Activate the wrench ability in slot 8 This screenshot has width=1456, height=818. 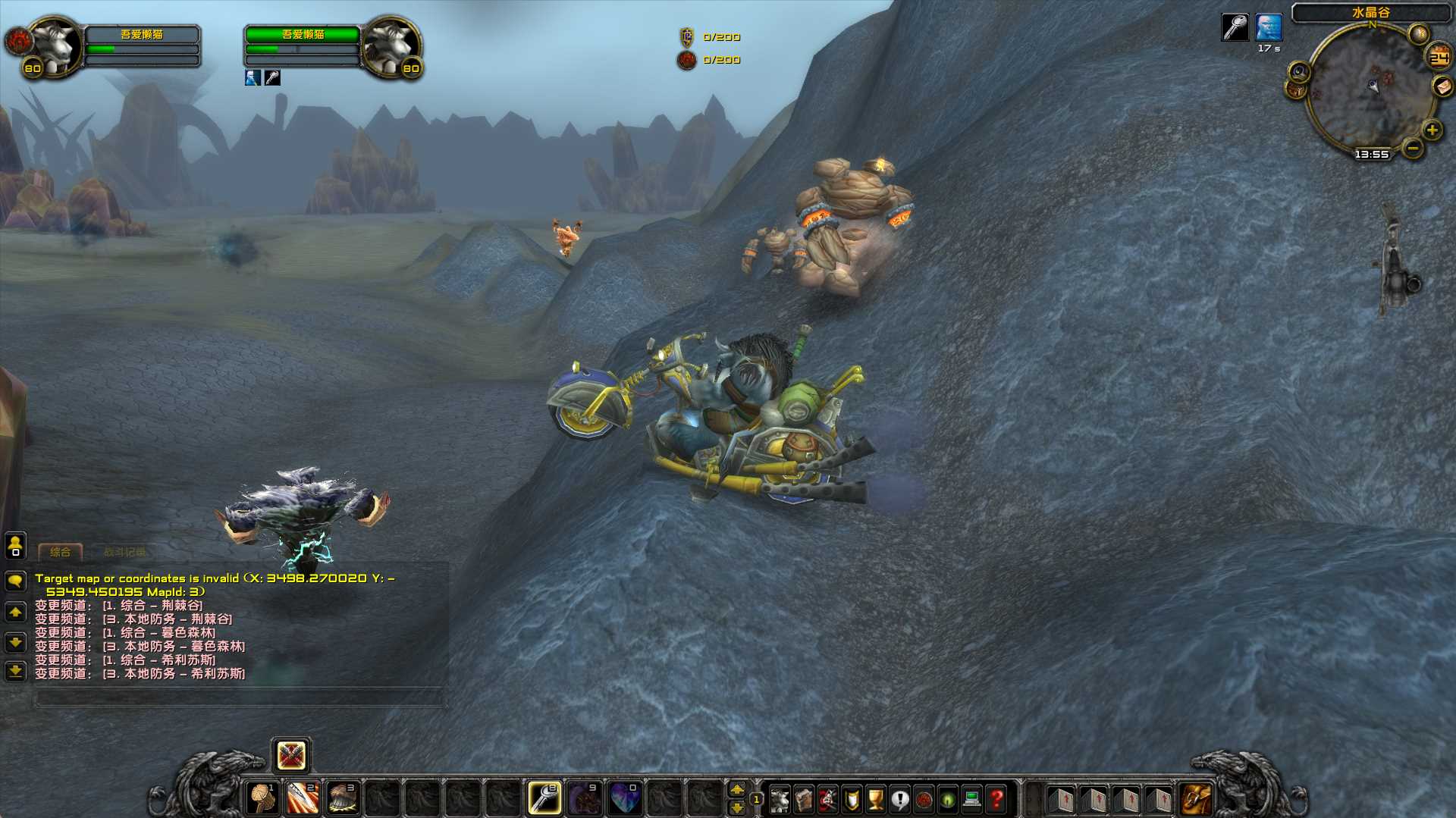(544, 798)
